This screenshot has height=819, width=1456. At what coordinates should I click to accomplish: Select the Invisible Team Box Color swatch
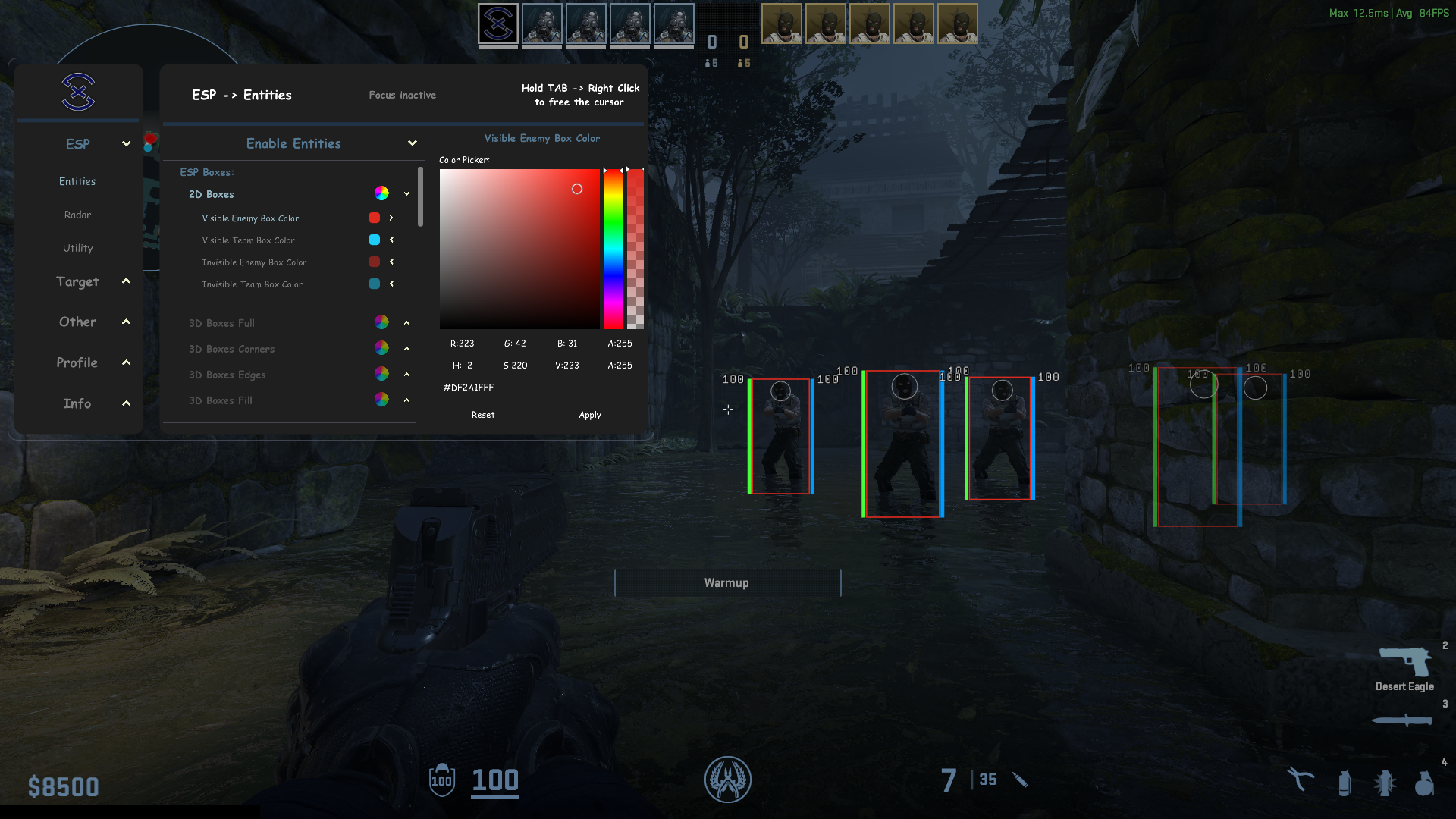(x=375, y=284)
